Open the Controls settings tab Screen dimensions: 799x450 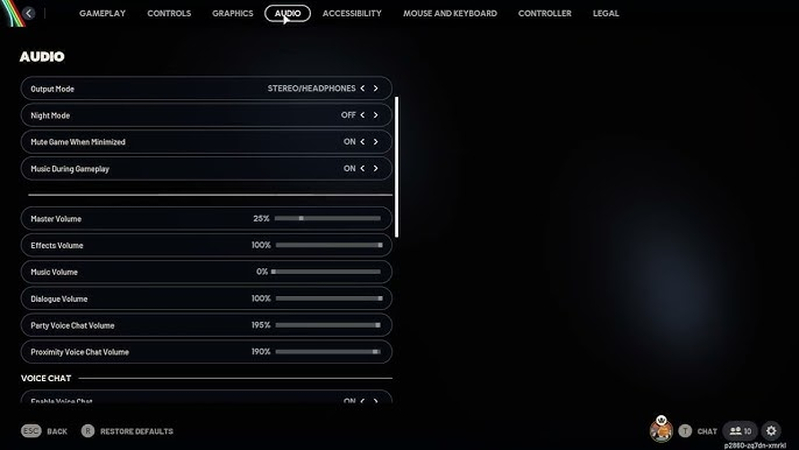(x=169, y=14)
